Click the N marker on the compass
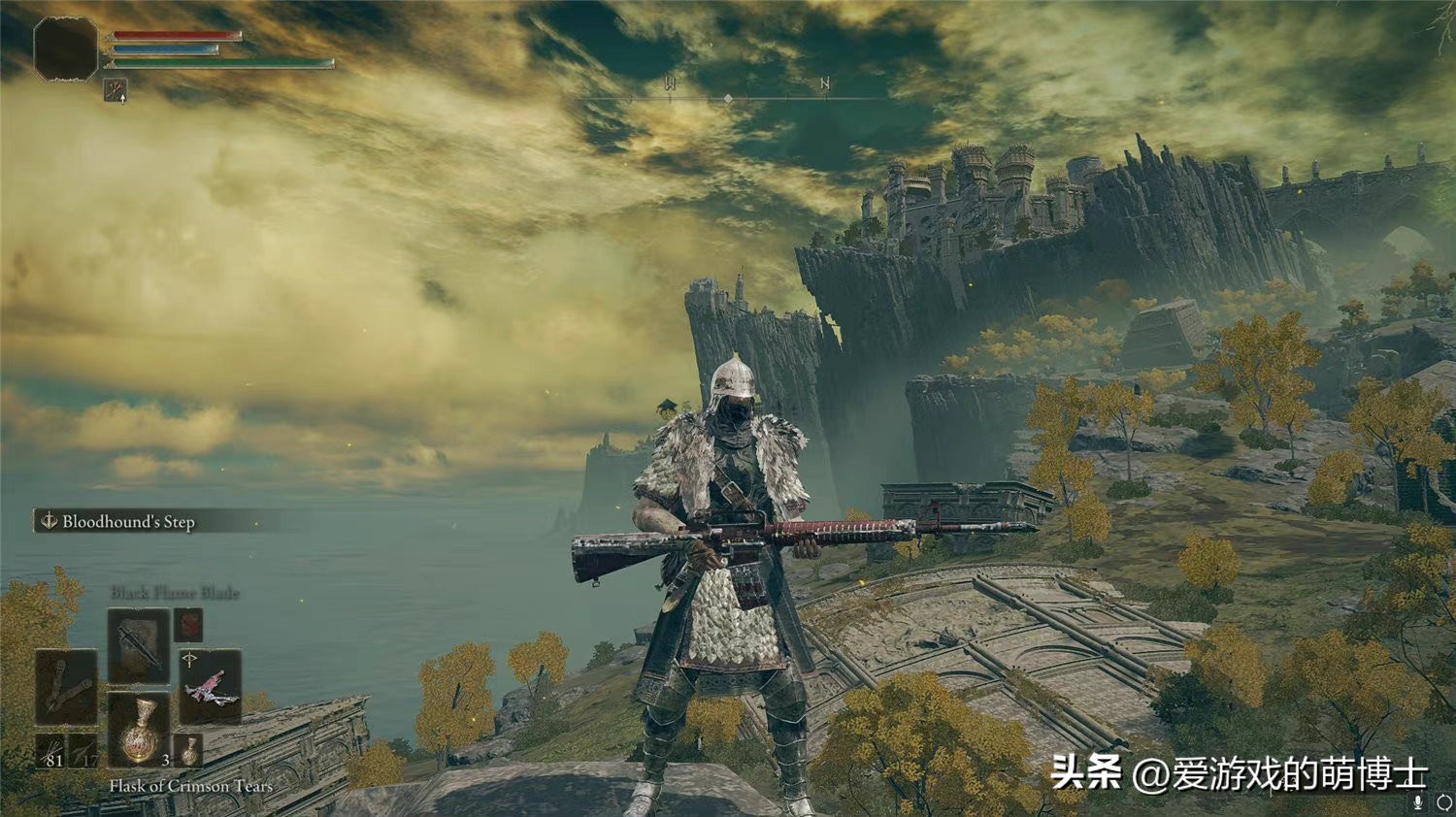This screenshot has width=1456, height=817. 826,83
